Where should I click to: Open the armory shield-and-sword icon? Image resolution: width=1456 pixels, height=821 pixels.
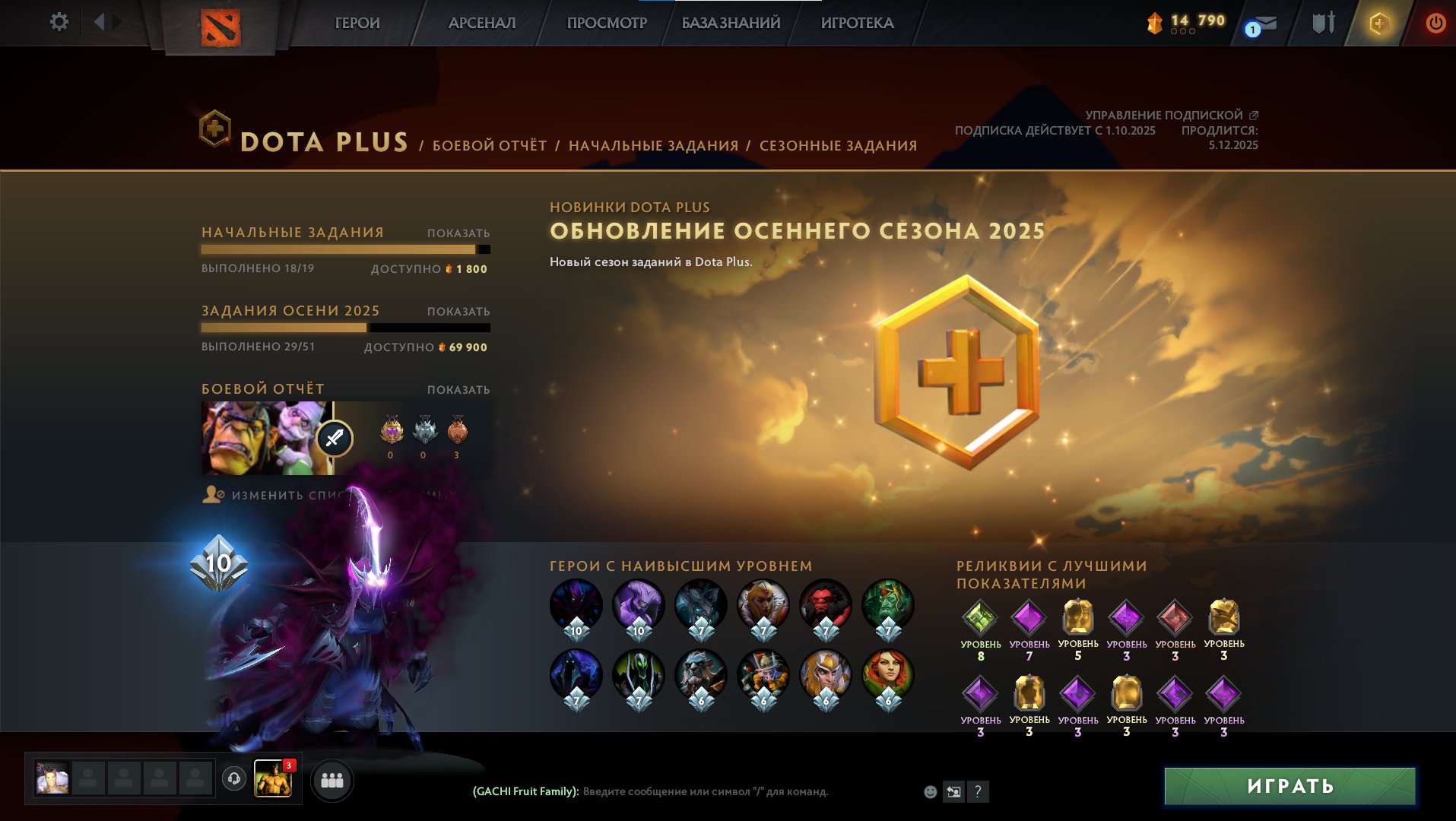click(1323, 22)
